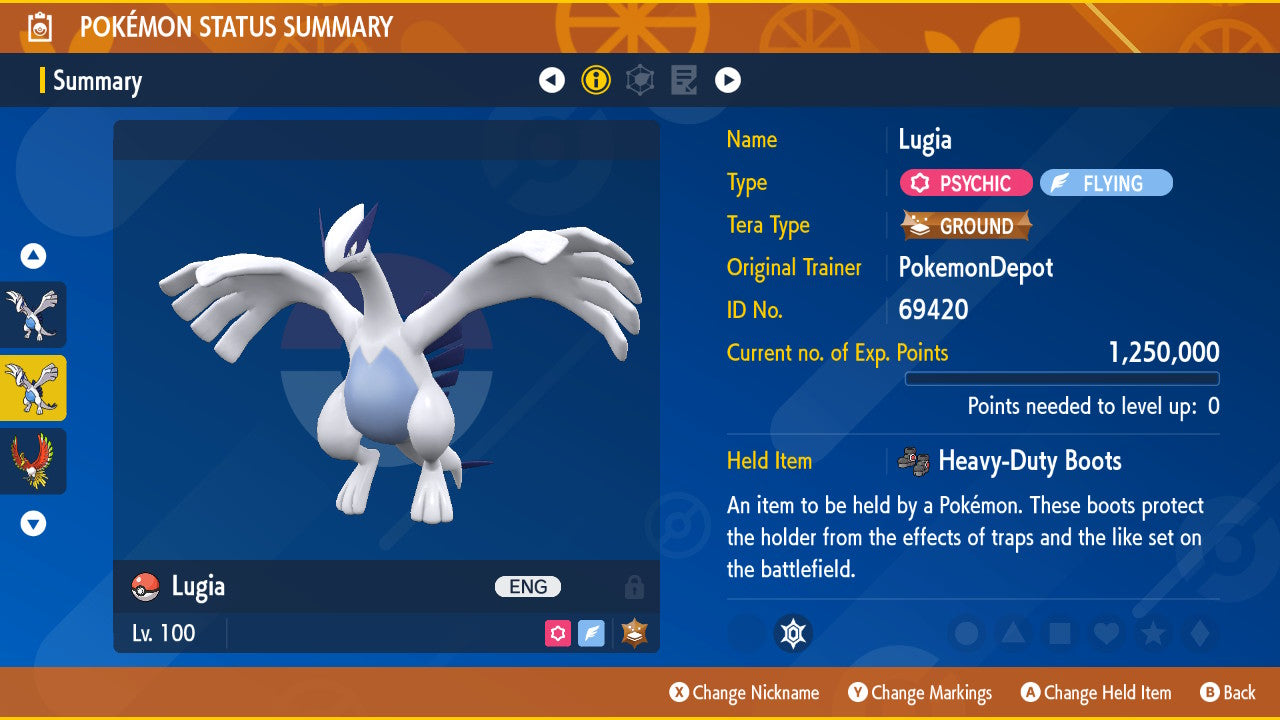Select the Heavy-Duty Boots held item

pos(1029,461)
